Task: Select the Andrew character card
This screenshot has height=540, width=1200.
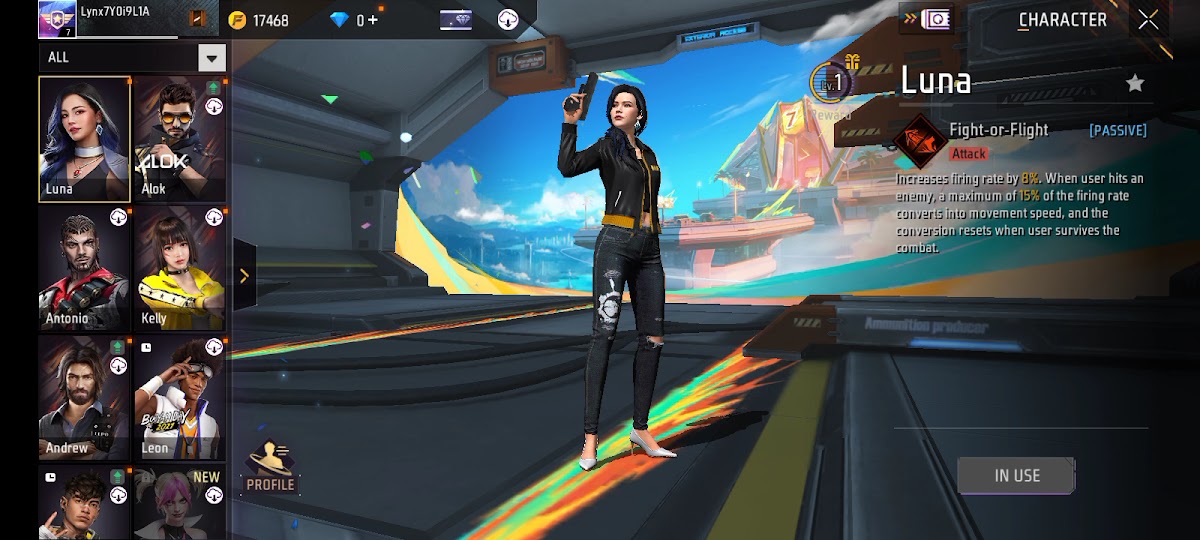Action: (85, 398)
